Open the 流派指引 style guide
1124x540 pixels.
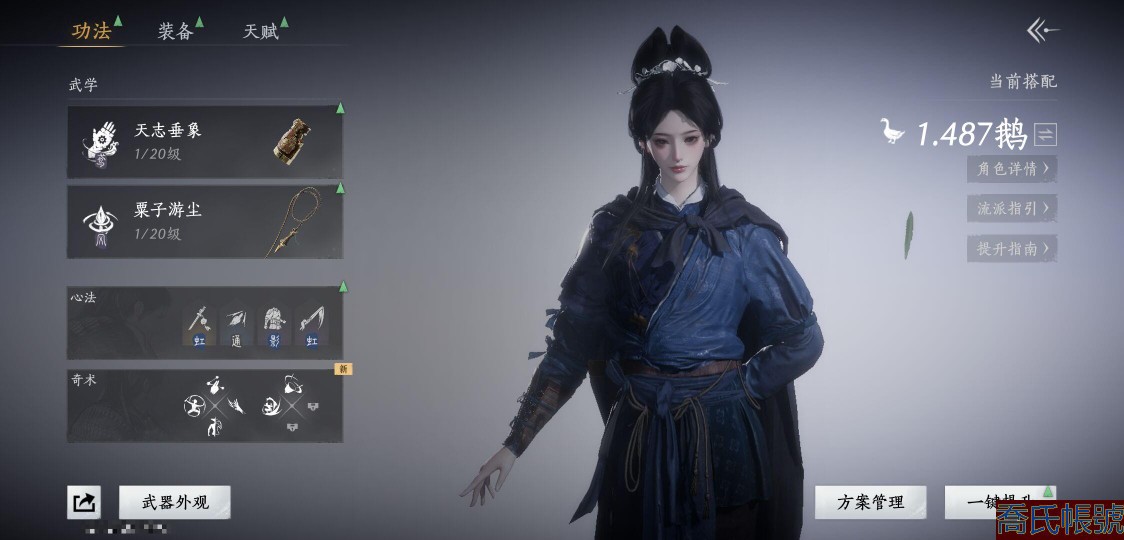[1012, 208]
